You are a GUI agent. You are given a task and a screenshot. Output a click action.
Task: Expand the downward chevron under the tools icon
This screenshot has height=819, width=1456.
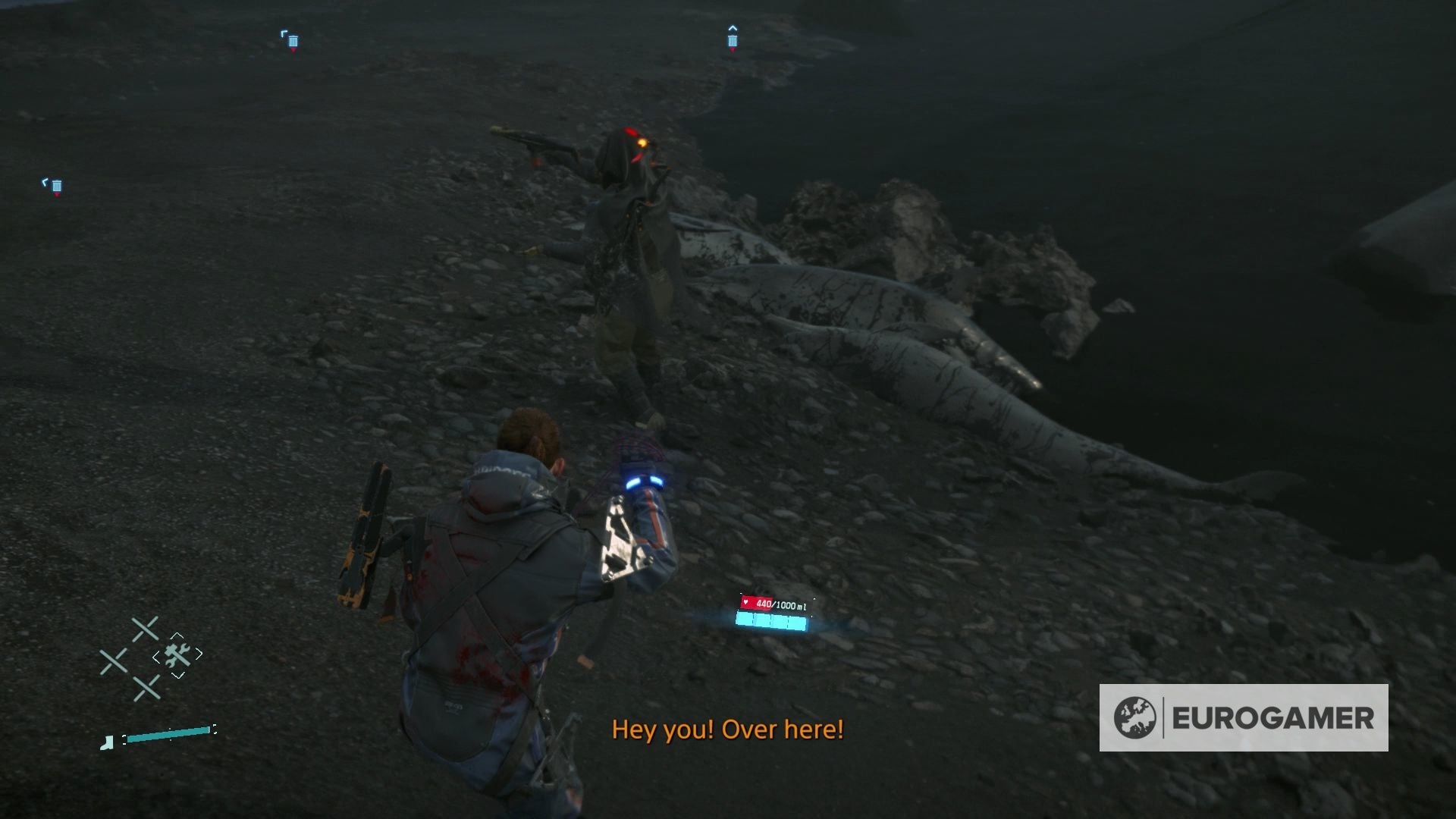pos(176,675)
